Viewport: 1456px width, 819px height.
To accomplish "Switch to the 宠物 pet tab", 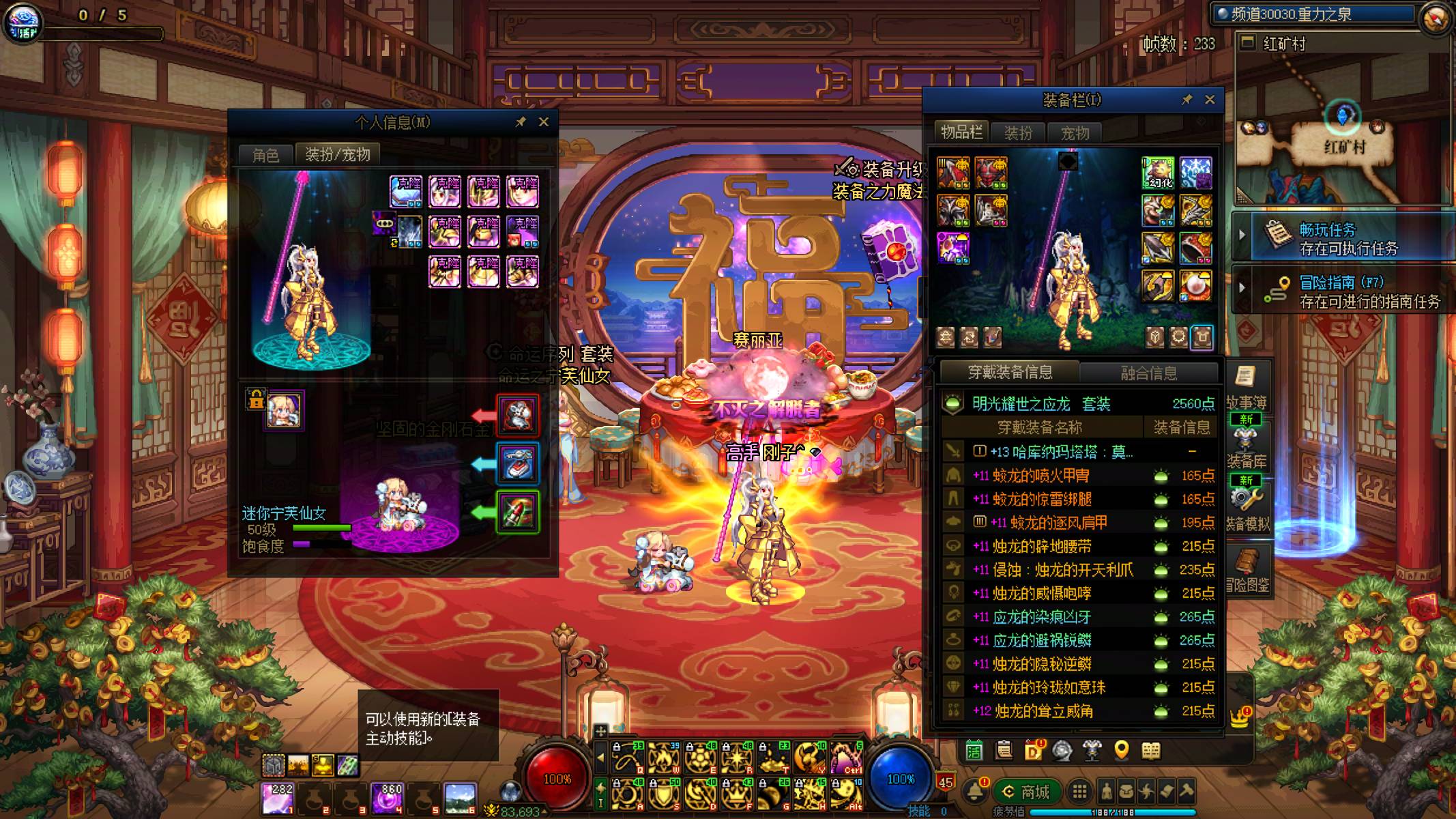I will [1075, 133].
